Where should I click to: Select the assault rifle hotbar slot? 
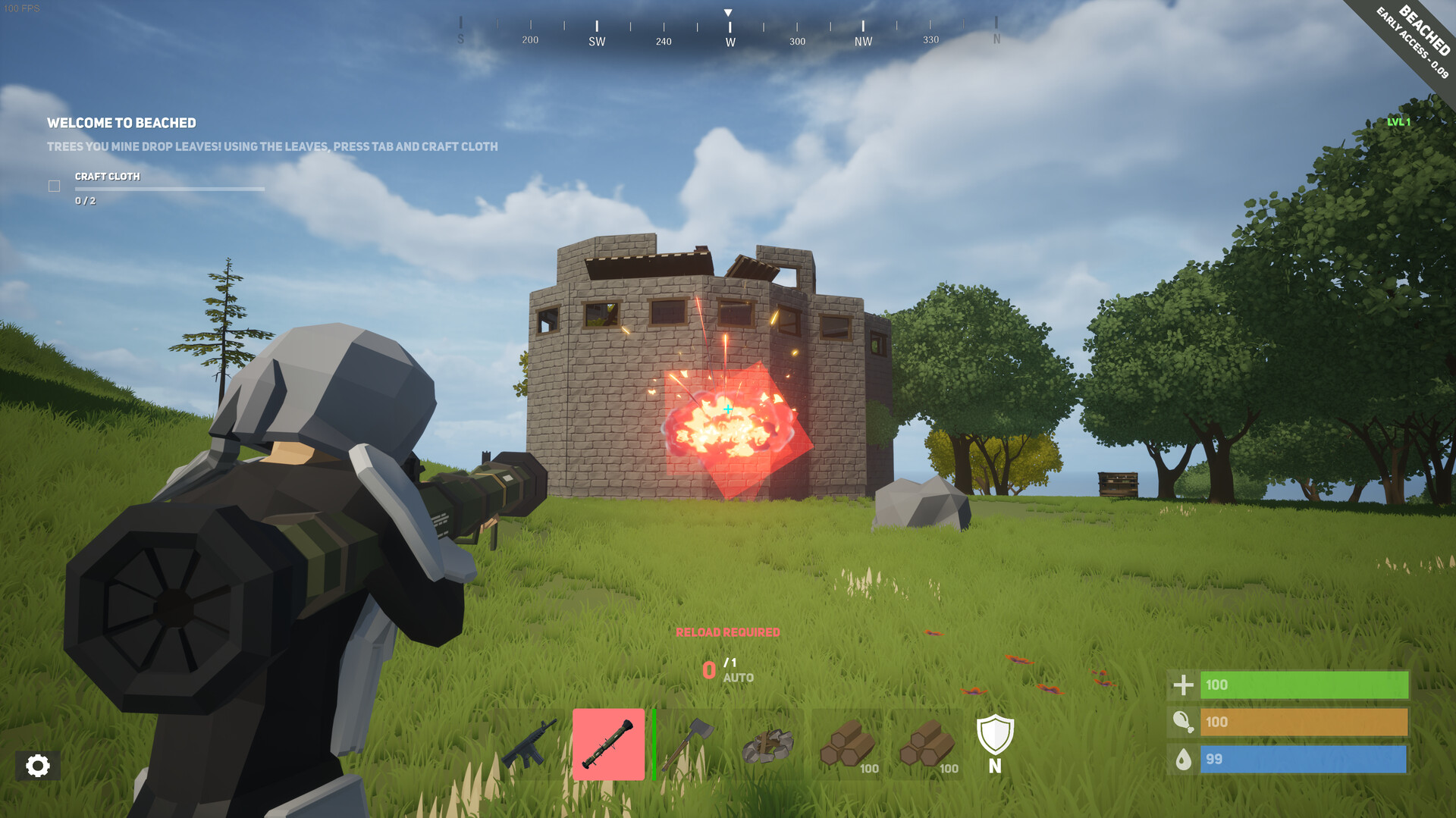click(530, 744)
